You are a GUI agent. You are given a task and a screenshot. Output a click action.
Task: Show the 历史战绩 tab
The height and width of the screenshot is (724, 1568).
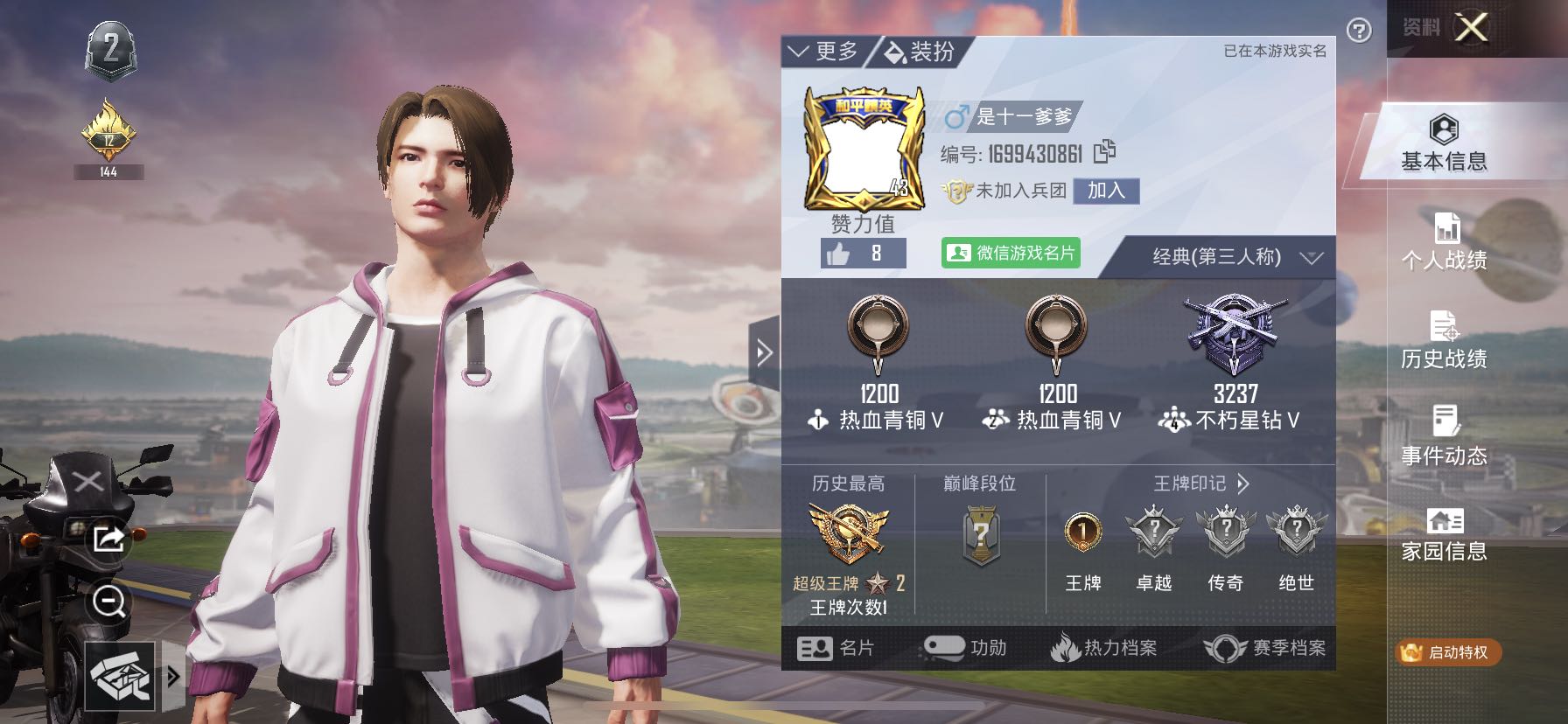(1444, 340)
